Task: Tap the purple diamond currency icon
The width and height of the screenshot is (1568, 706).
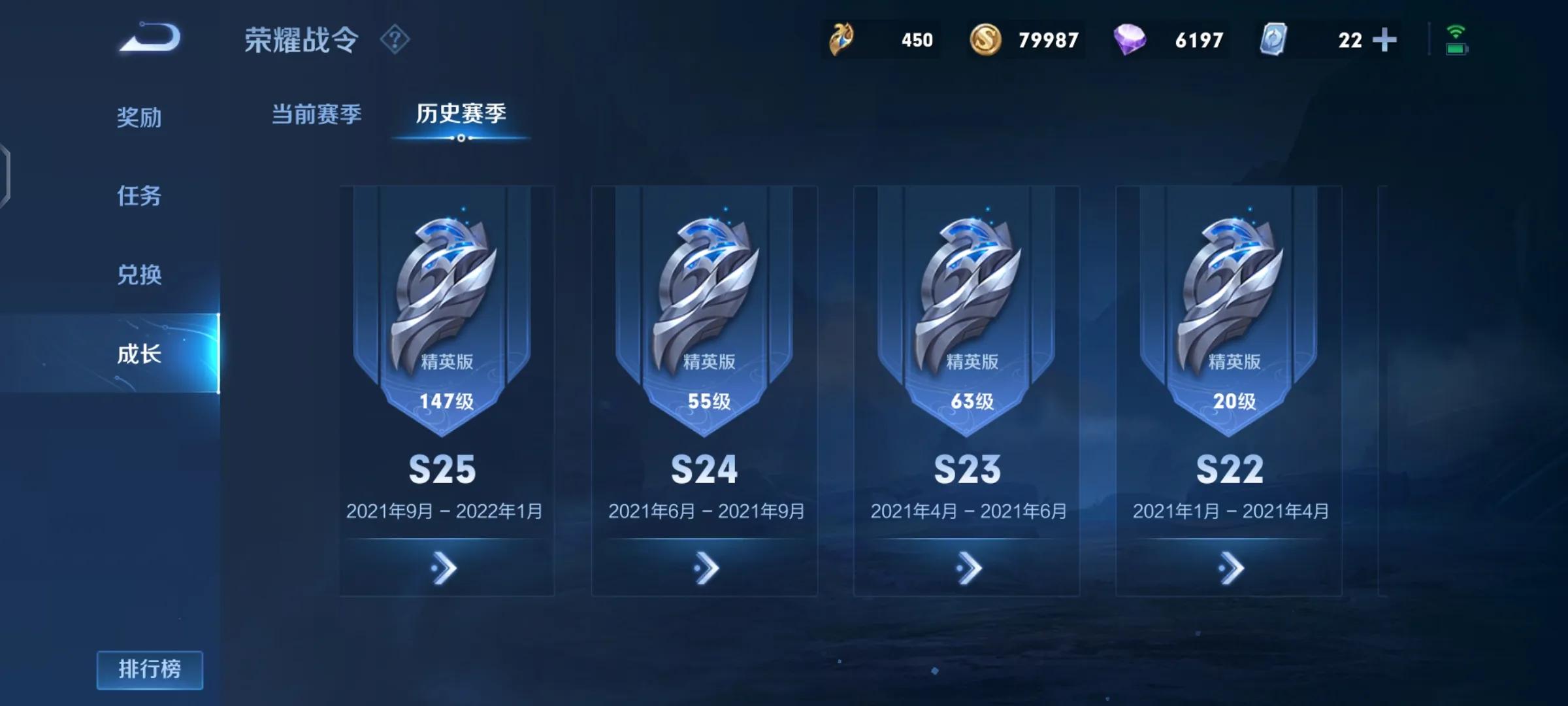Action: 1130,40
